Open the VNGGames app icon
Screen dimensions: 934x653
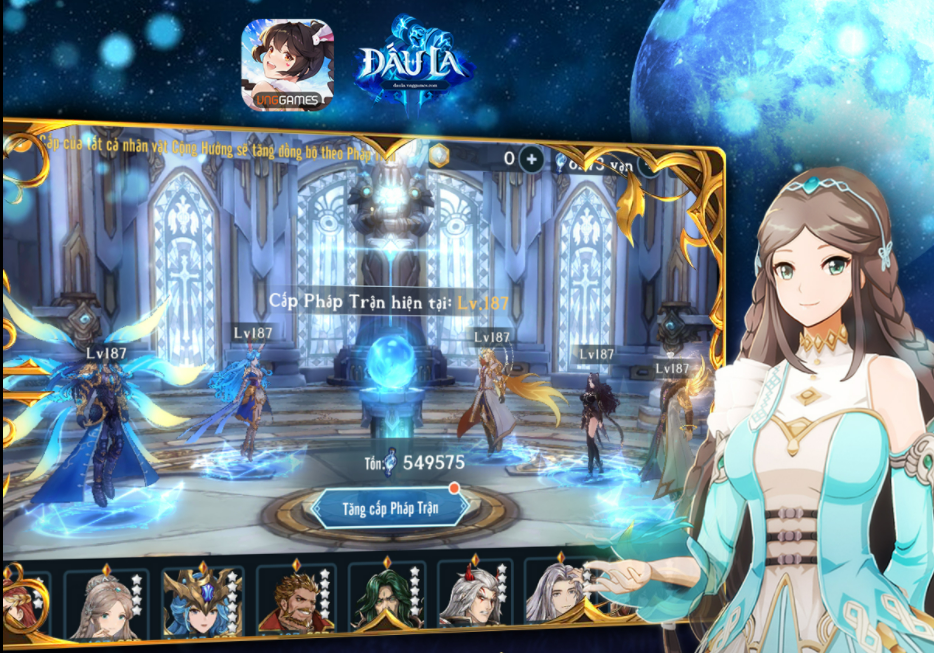286,64
